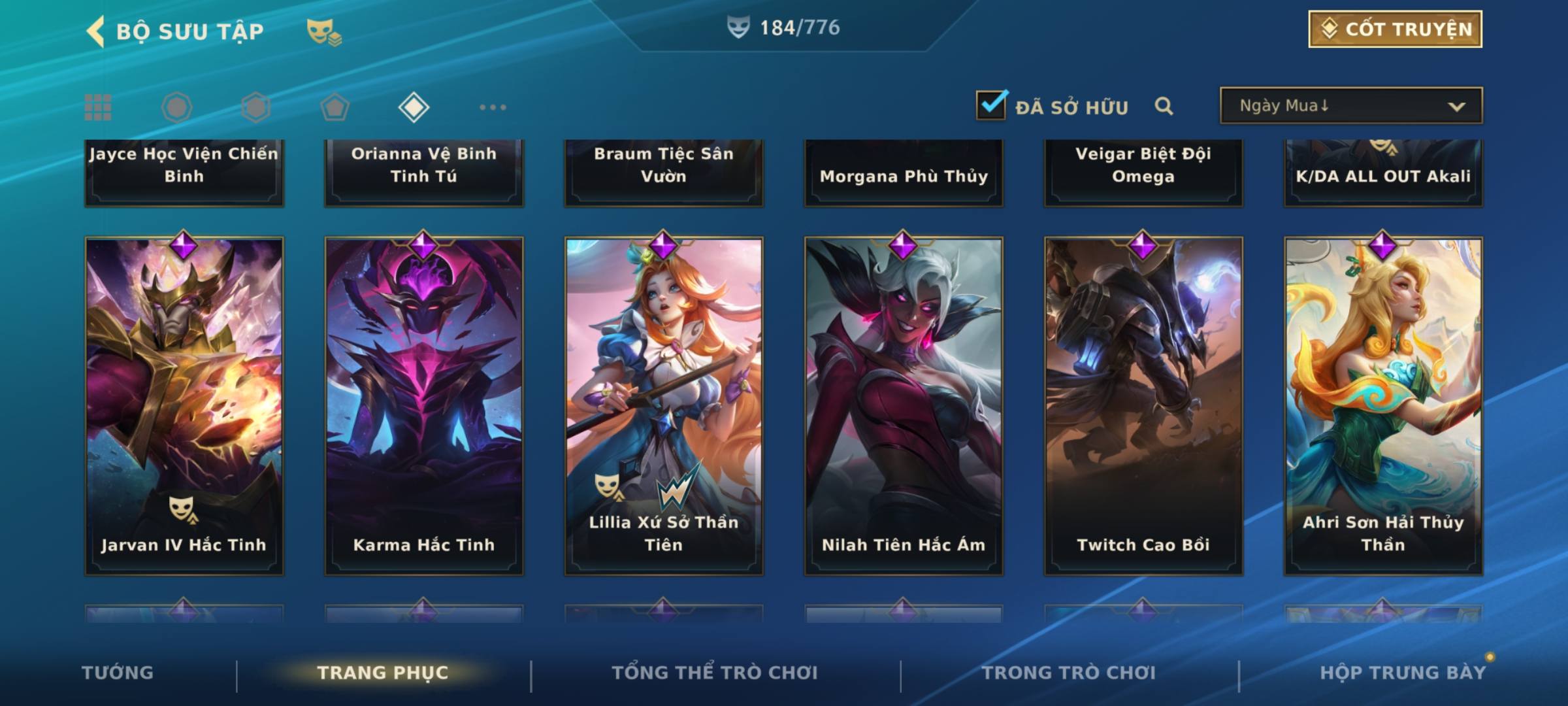Viewport: 1568px width, 706px height.
Task: Select the Twitch Cao Bồi skin card
Action: pyautogui.click(x=1143, y=405)
